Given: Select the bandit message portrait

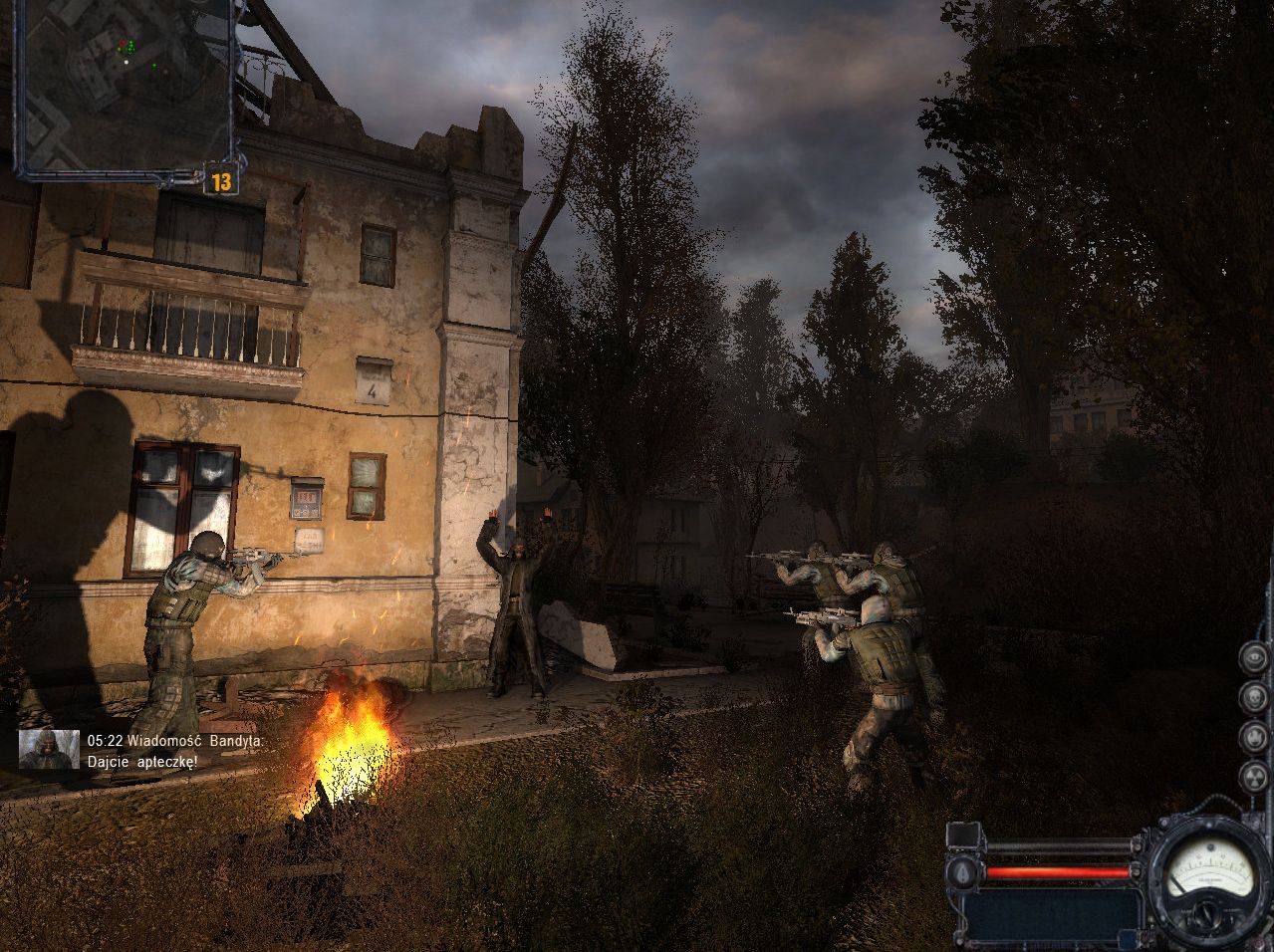Looking at the screenshot, I should click(x=49, y=749).
